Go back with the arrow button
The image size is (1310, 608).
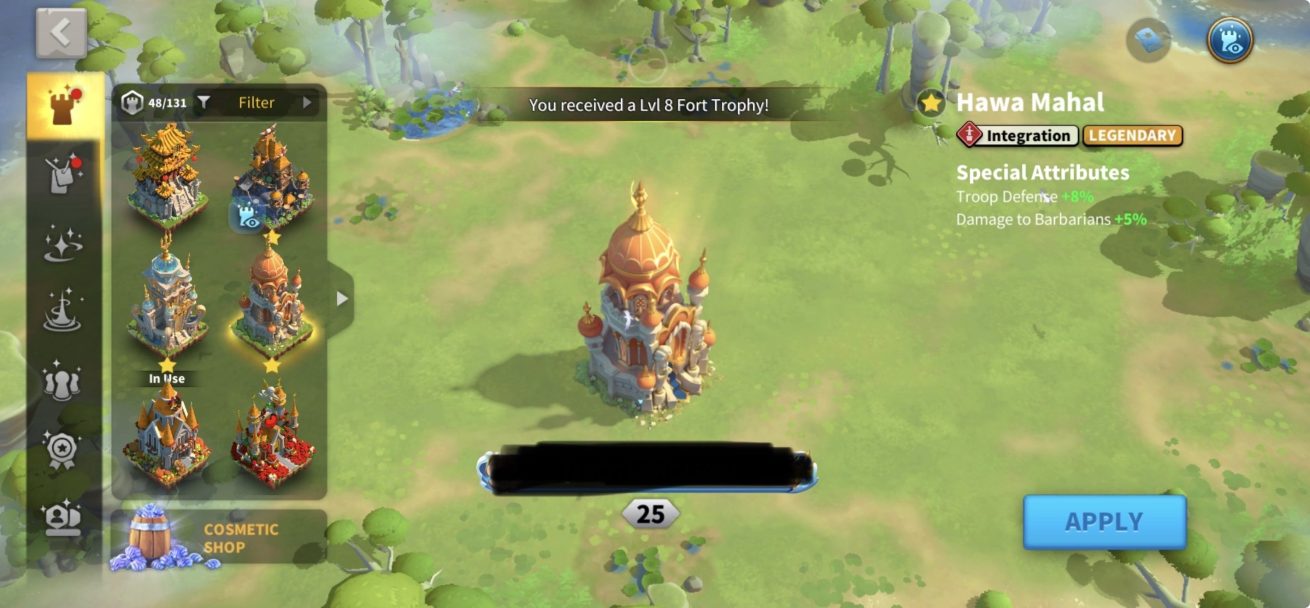pyautogui.click(x=61, y=34)
